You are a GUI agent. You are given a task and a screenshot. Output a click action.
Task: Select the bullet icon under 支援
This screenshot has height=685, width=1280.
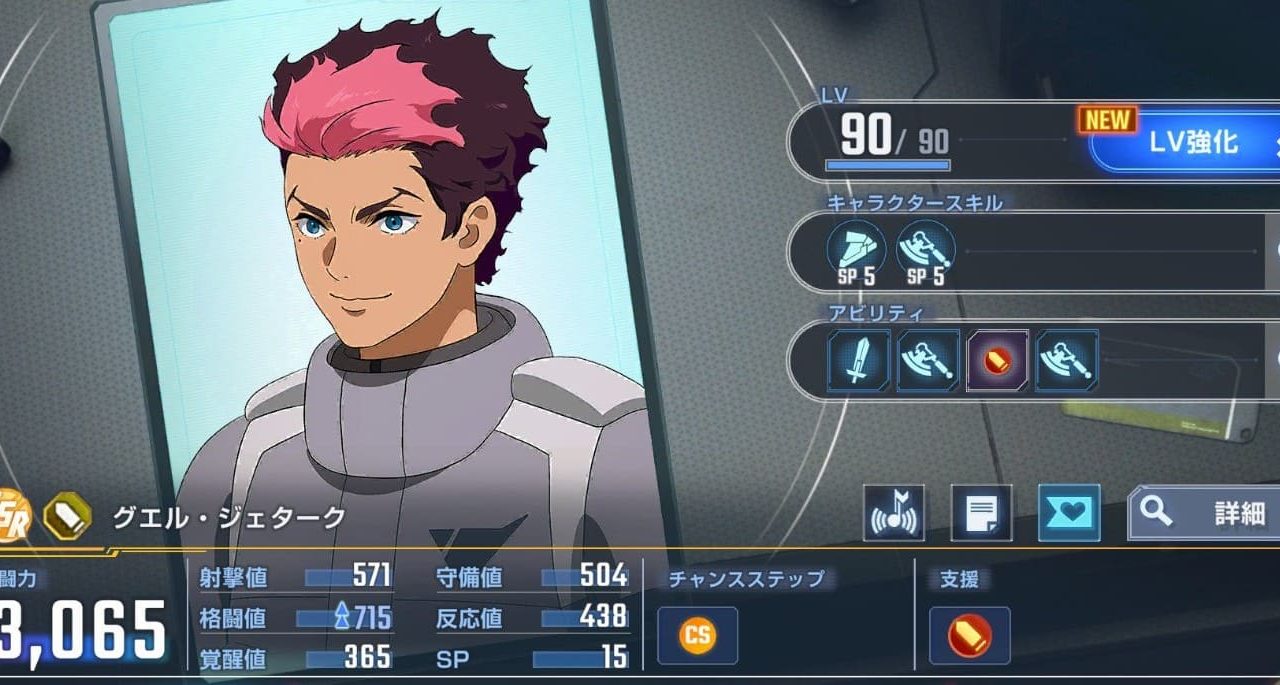[x=969, y=636]
